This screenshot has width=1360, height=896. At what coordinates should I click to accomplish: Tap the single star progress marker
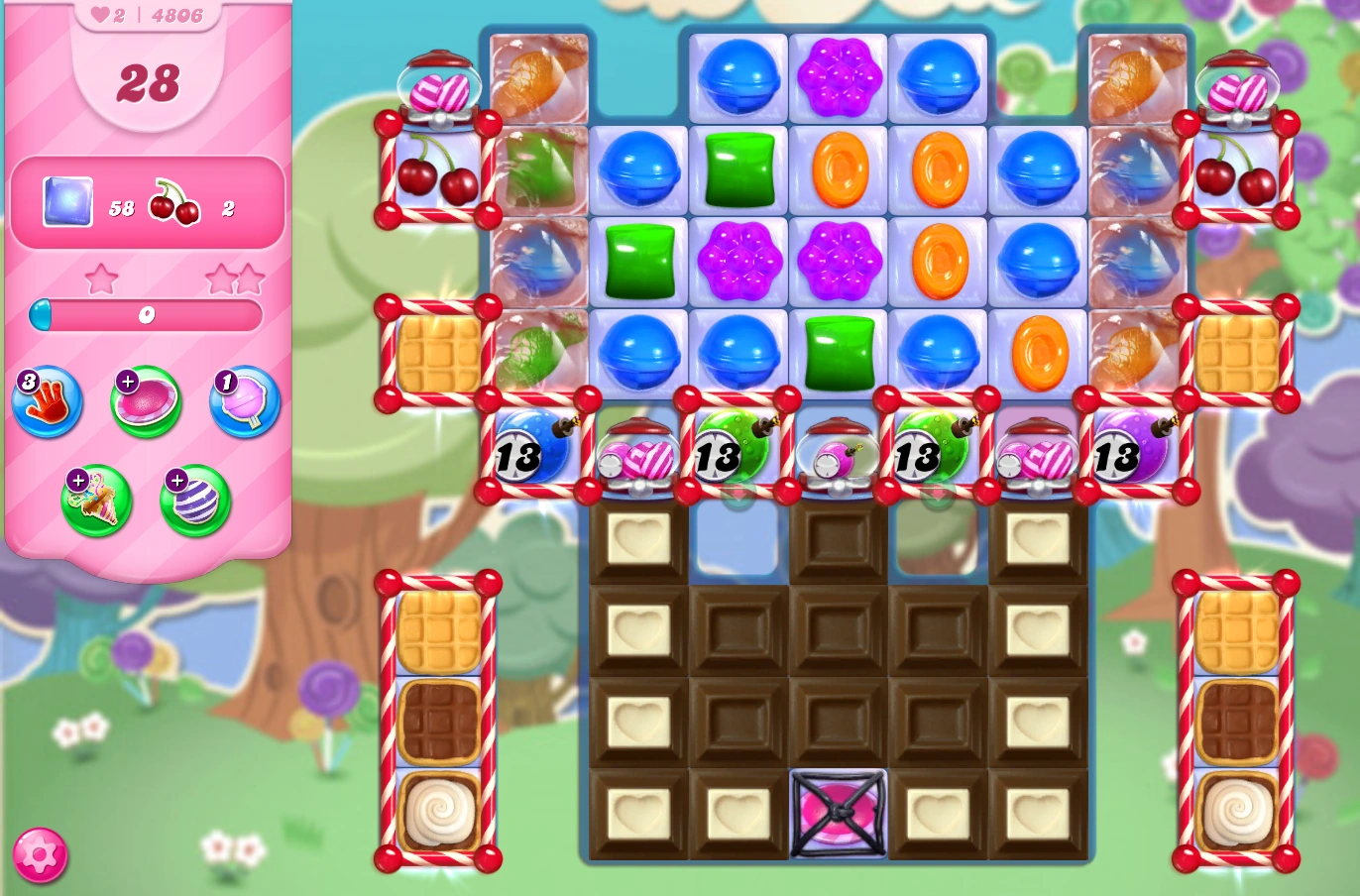click(101, 280)
